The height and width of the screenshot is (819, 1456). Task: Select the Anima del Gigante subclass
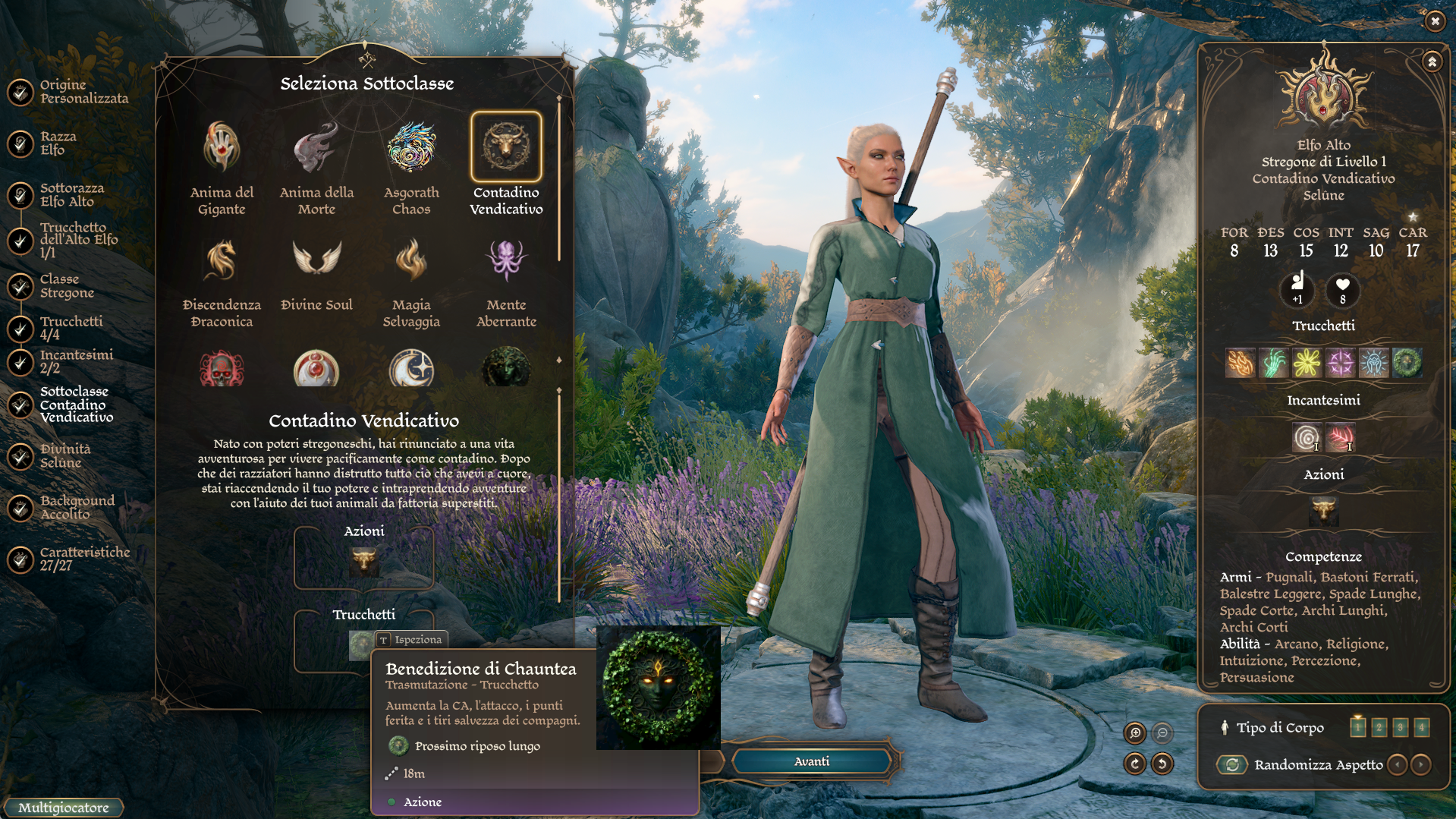click(222, 147)
